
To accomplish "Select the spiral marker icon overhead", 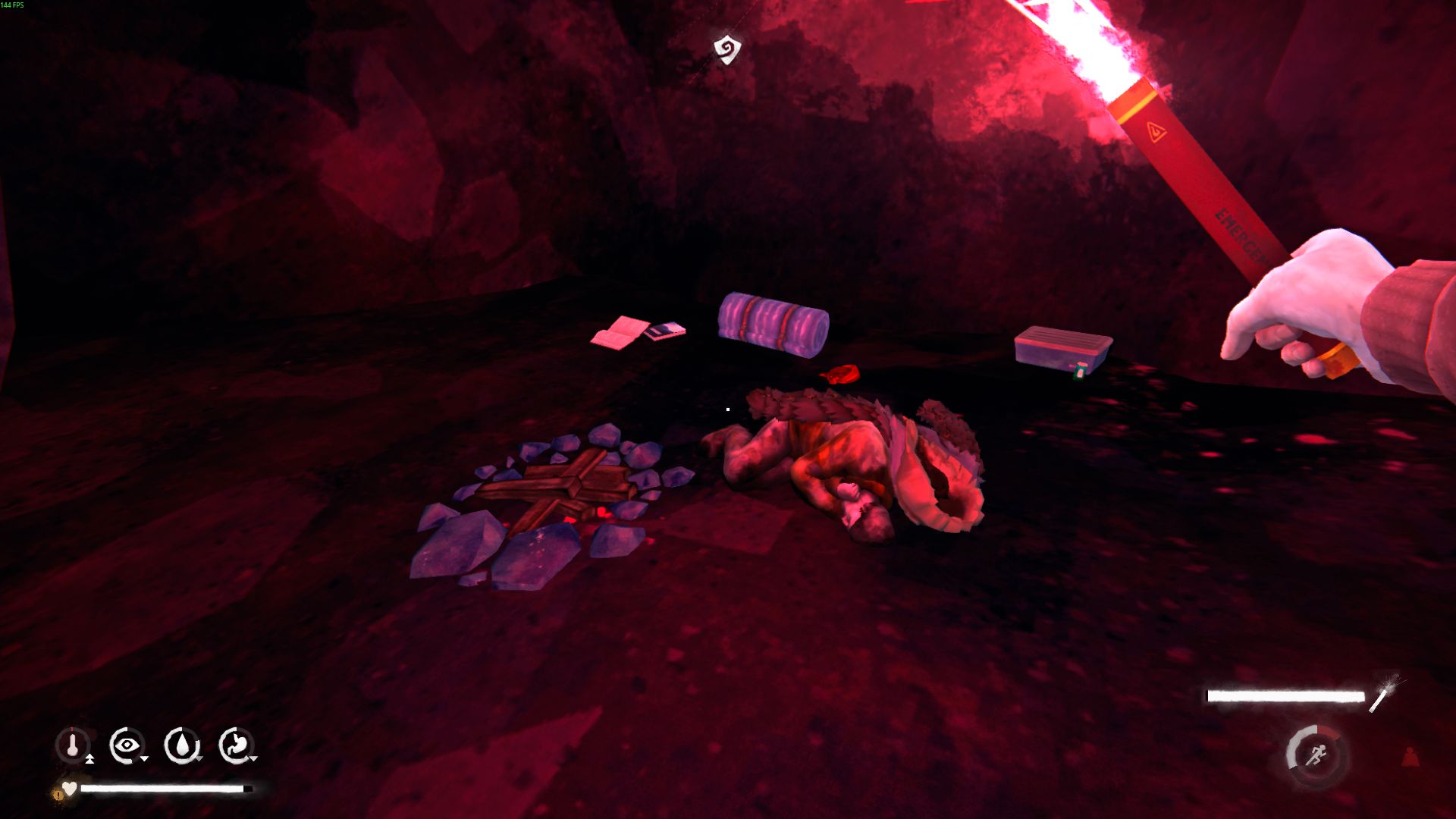I will click(726, 49).
